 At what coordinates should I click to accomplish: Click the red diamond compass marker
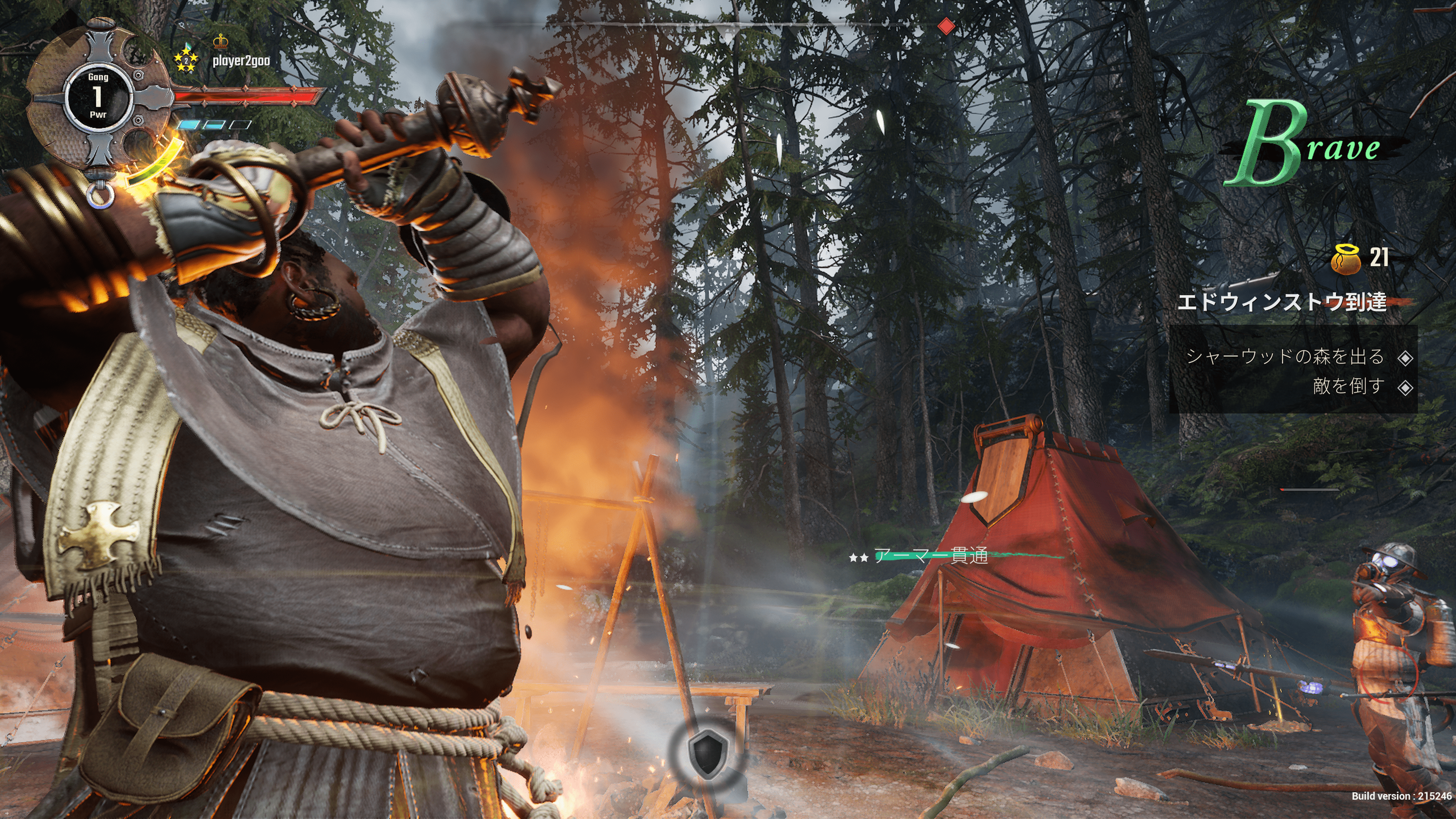(x=946, y=26)
